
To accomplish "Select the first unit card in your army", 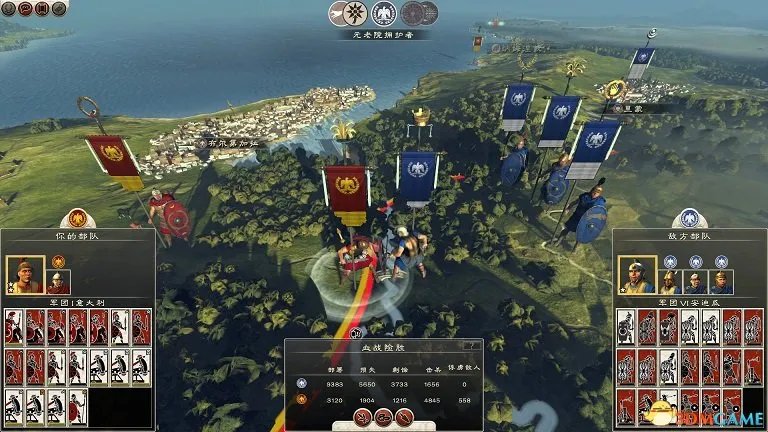I will point(14,327).
